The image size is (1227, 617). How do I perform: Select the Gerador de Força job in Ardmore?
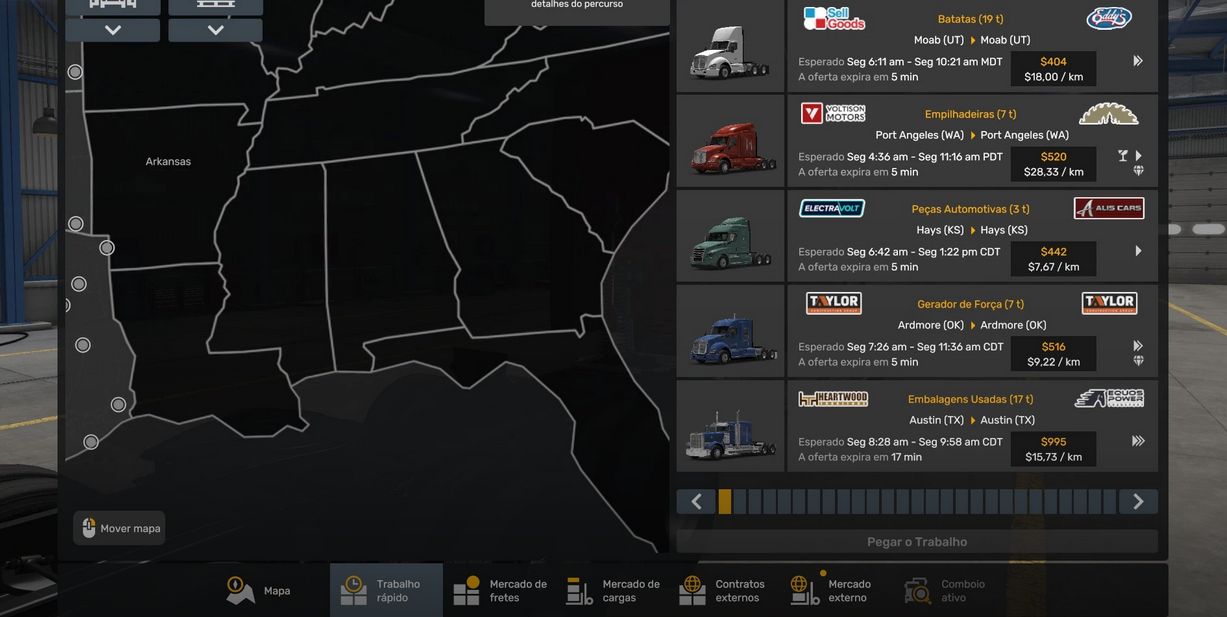pyautogui.click(x=972, y=331)
